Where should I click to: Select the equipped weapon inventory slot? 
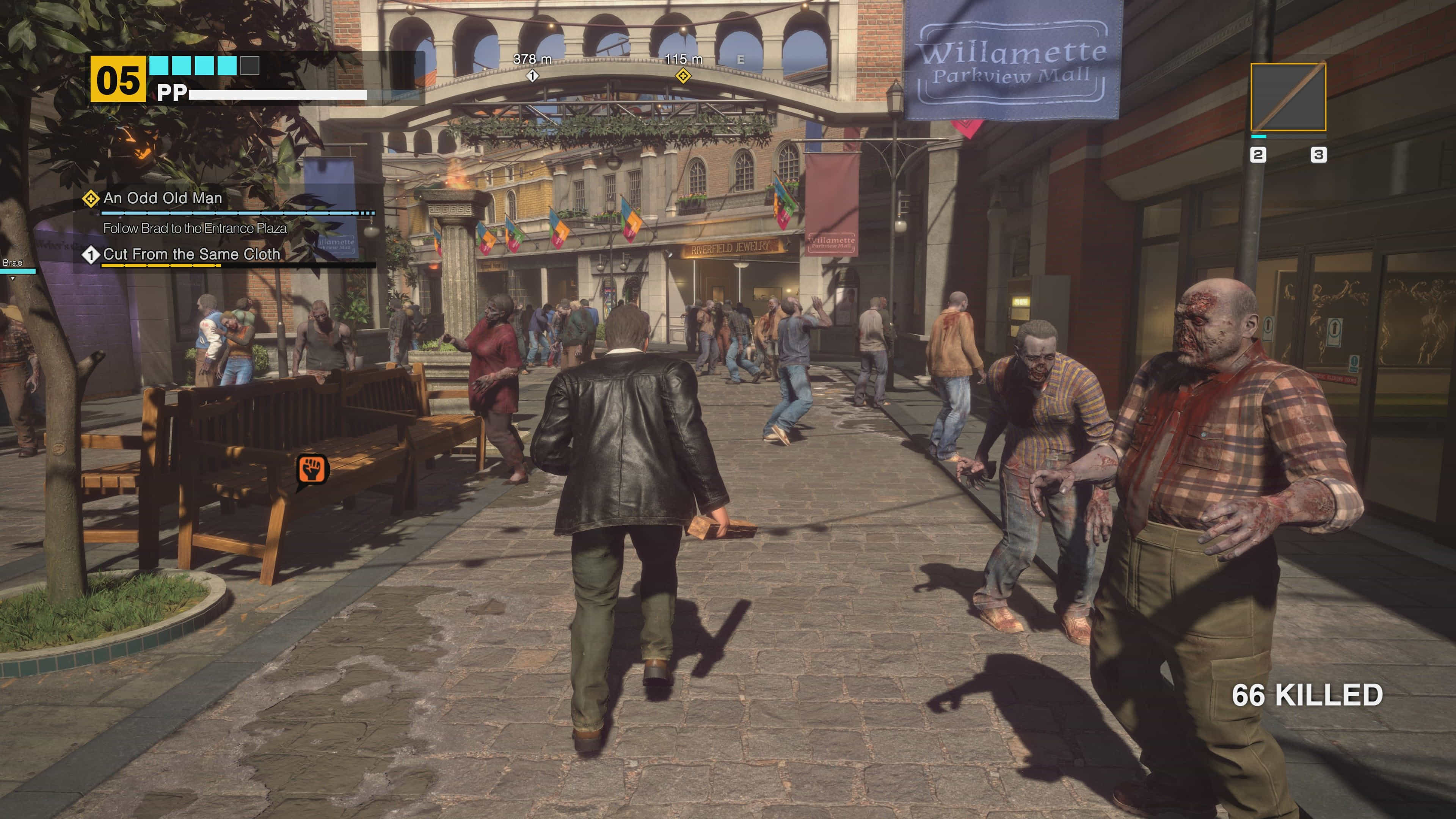(x=1288, y=97)
